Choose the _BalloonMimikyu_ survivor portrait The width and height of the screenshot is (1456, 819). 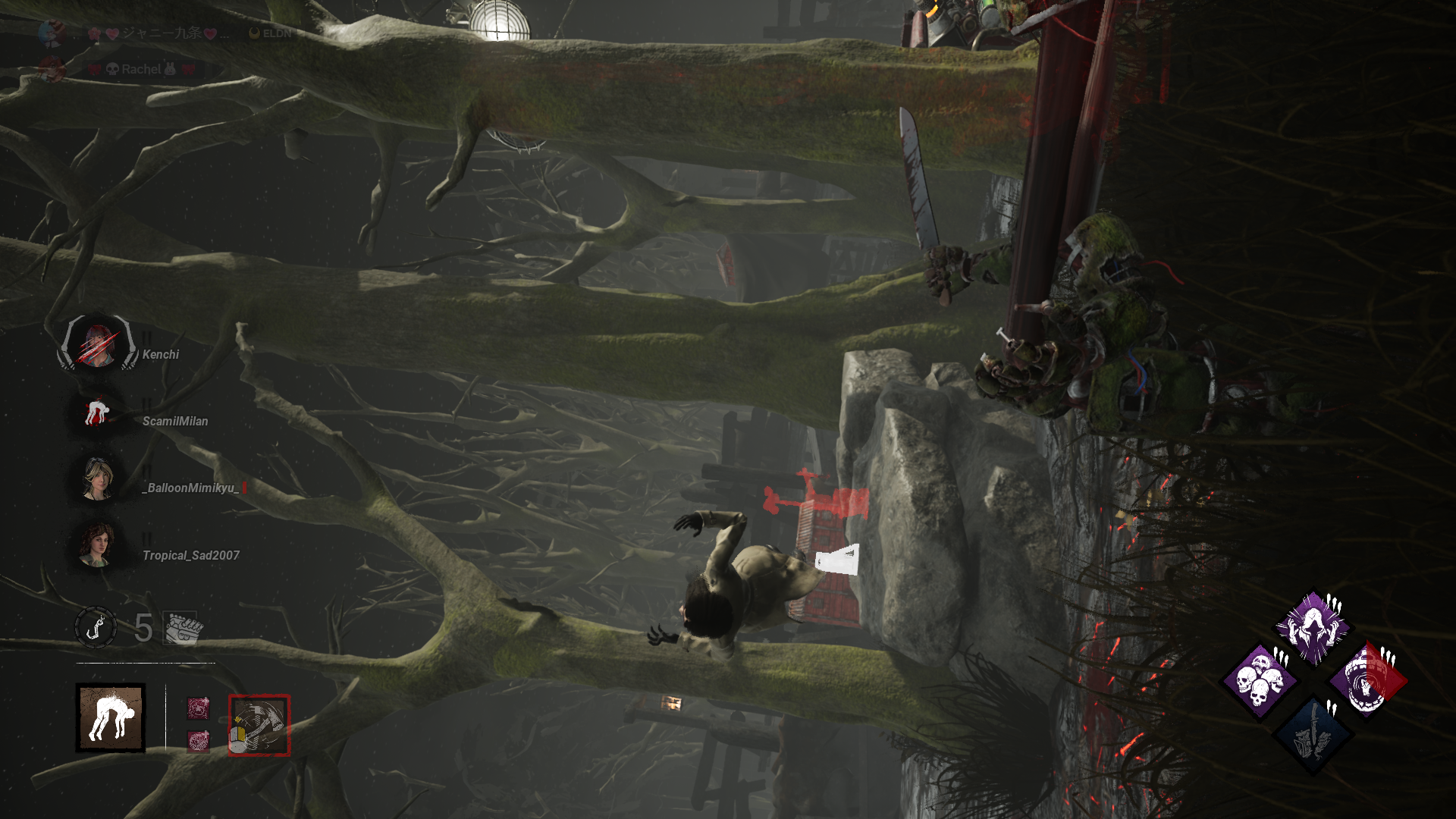(98, 479)
